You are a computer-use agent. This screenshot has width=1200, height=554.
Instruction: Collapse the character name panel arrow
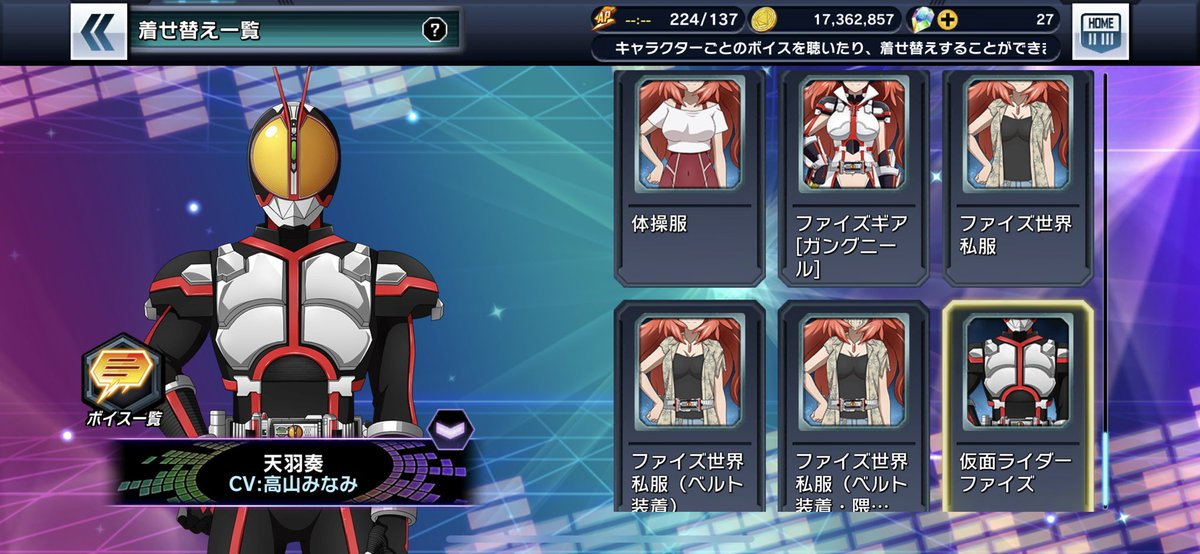tap(446, 431)
